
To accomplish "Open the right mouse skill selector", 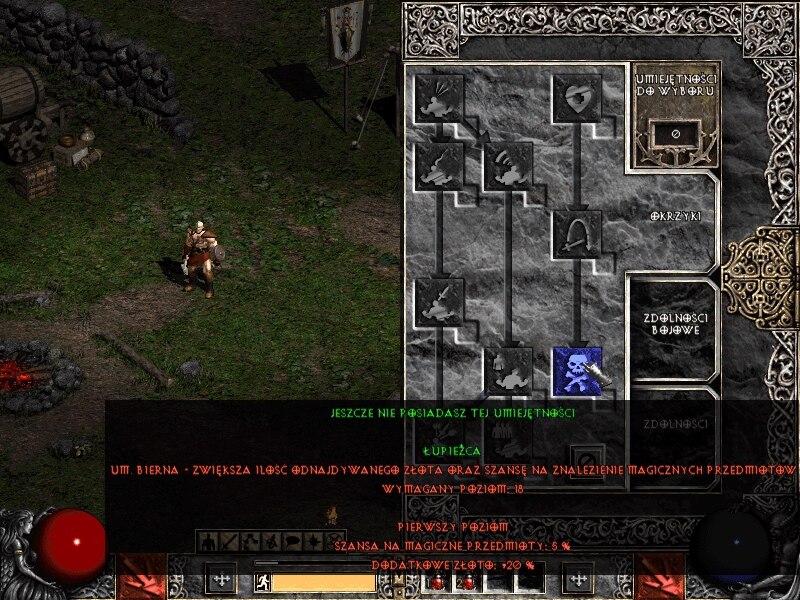I will tap(578, 578).
